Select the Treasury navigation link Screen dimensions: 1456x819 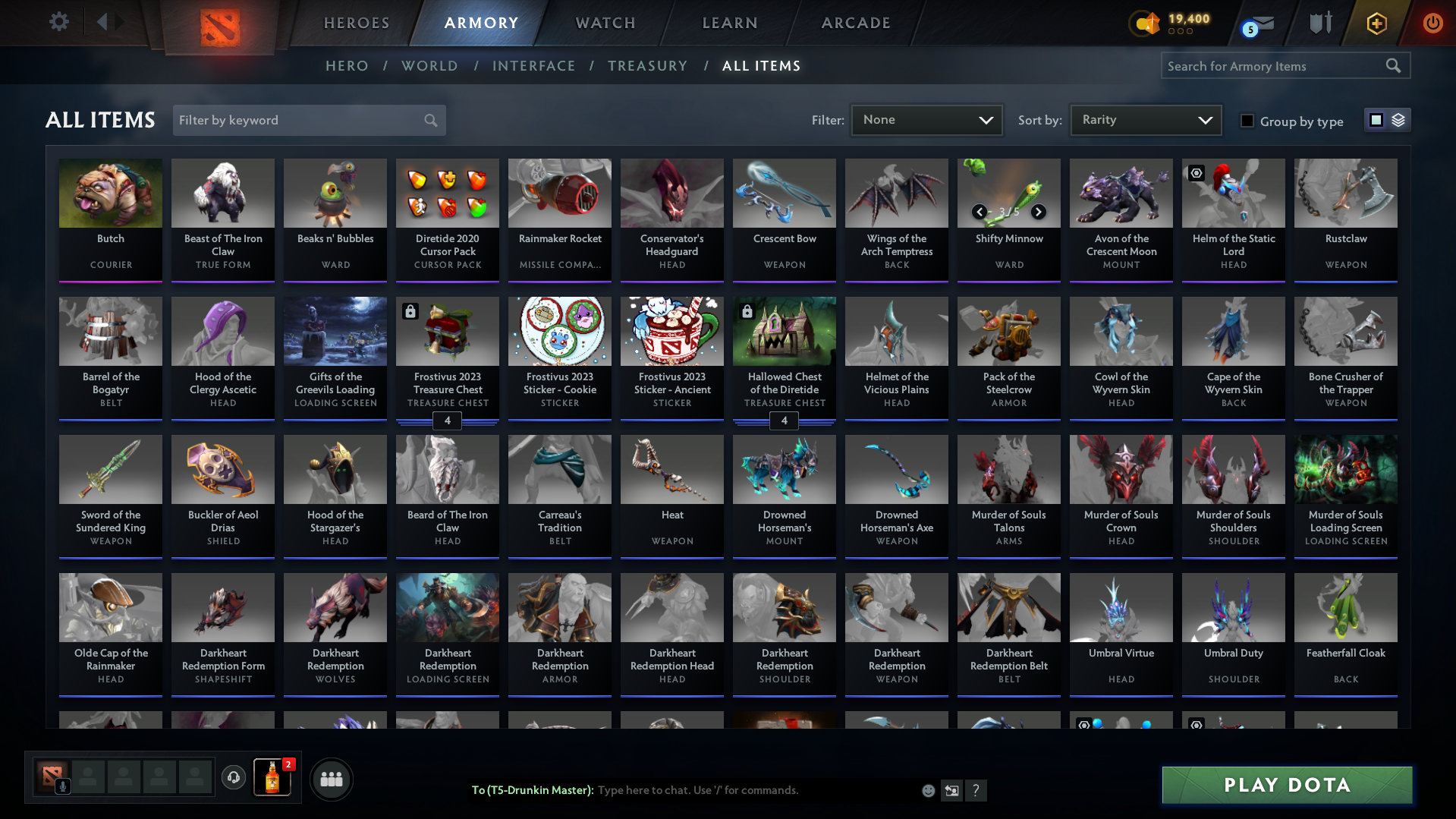click(647, 66)
